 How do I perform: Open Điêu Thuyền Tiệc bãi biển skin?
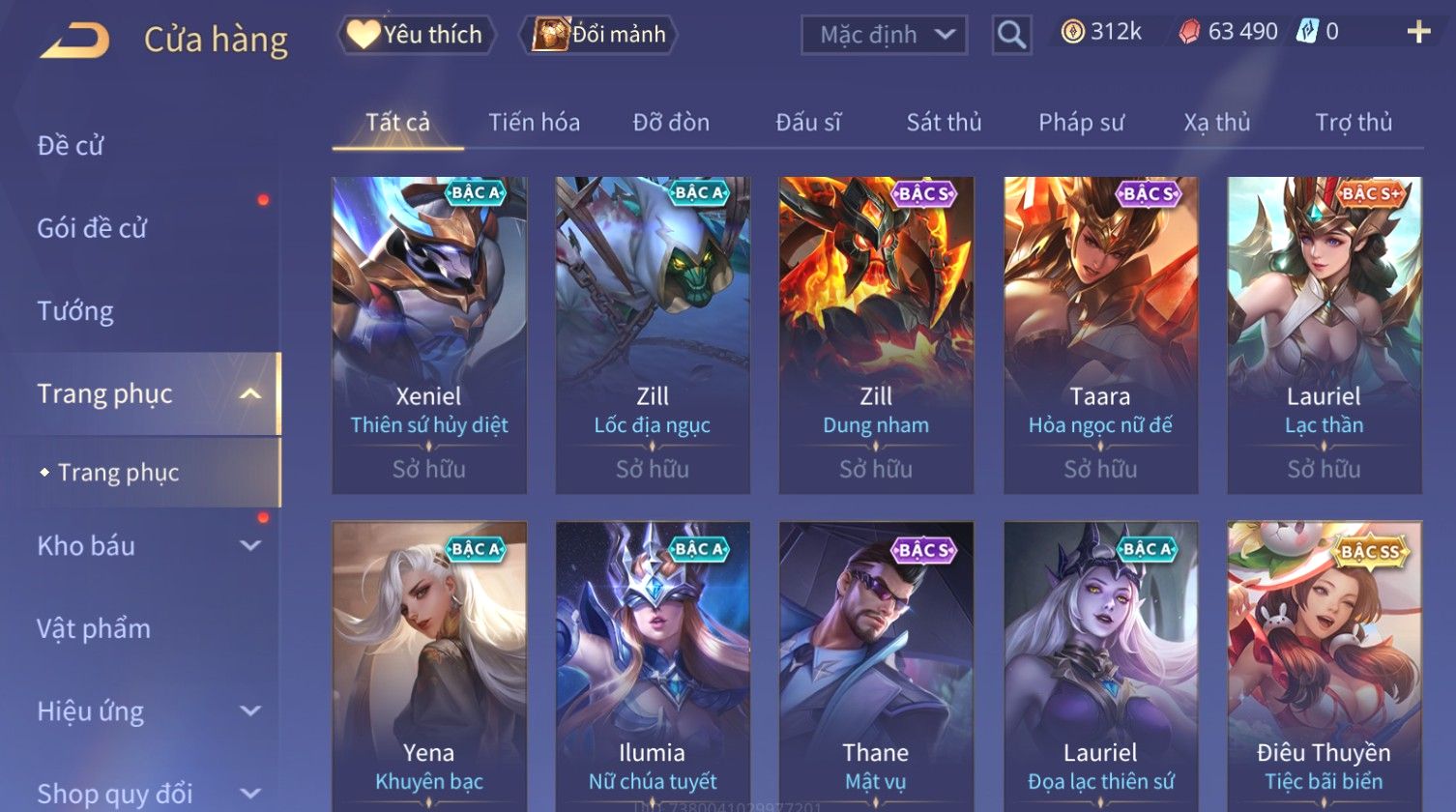click(x=1324, y=667)
